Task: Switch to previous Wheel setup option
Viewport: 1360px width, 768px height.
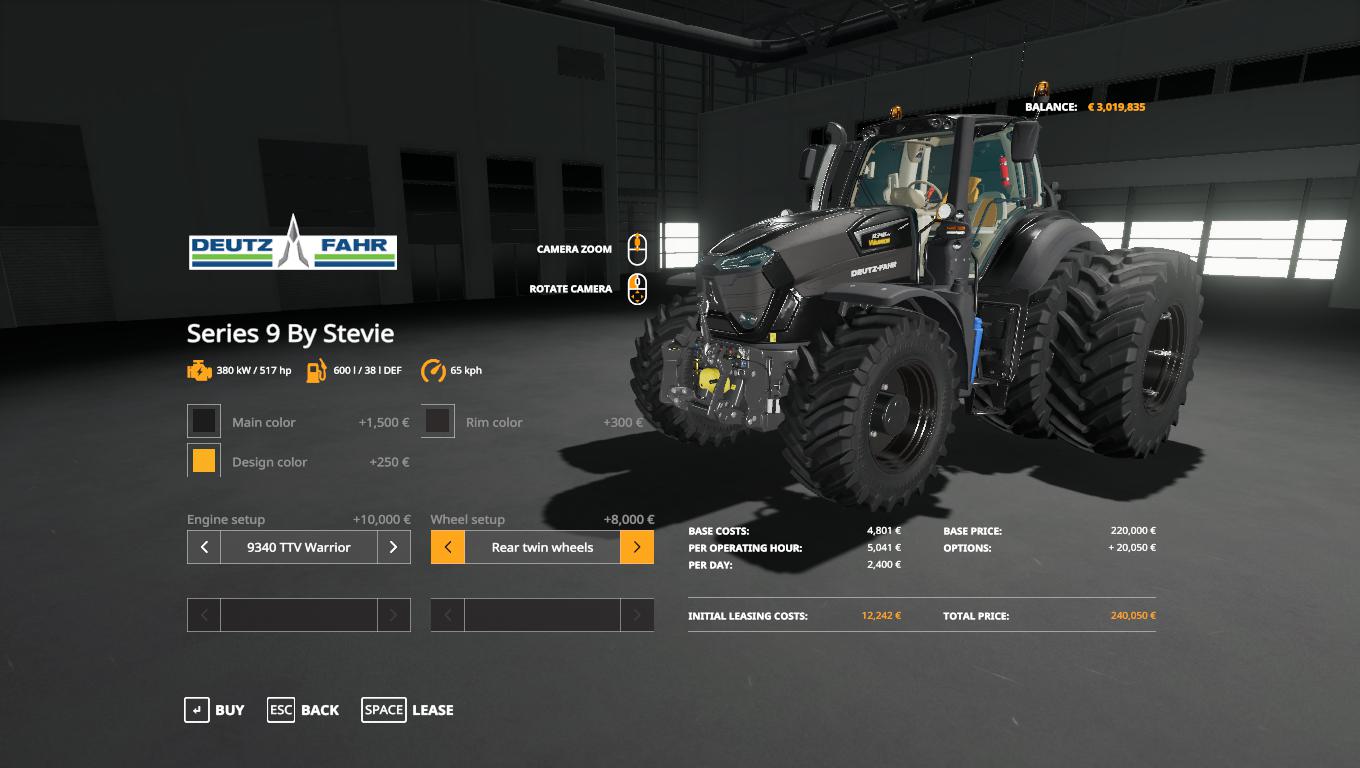Action: coord(448,547)
